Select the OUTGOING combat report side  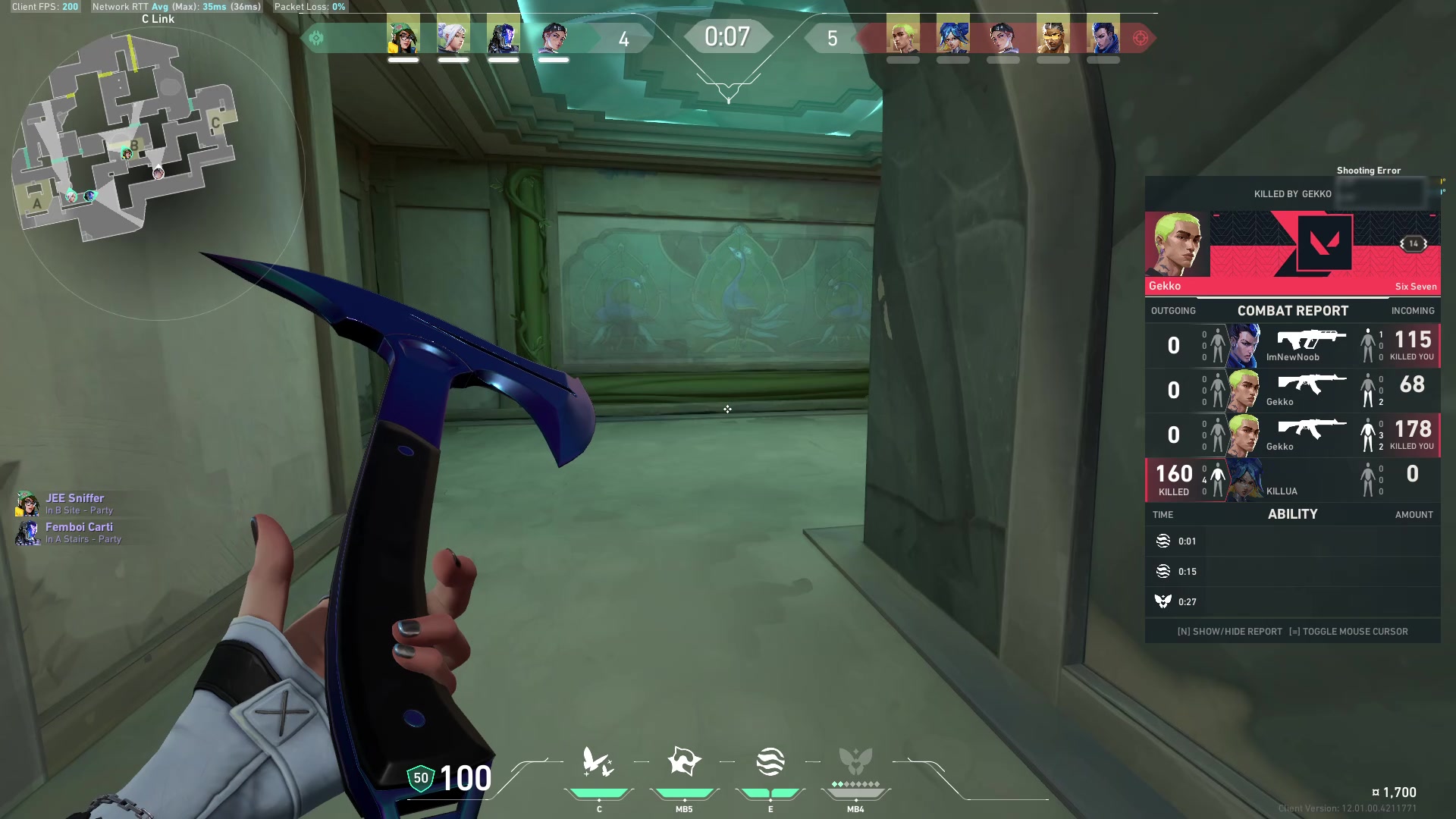(x=1174, y=311)
